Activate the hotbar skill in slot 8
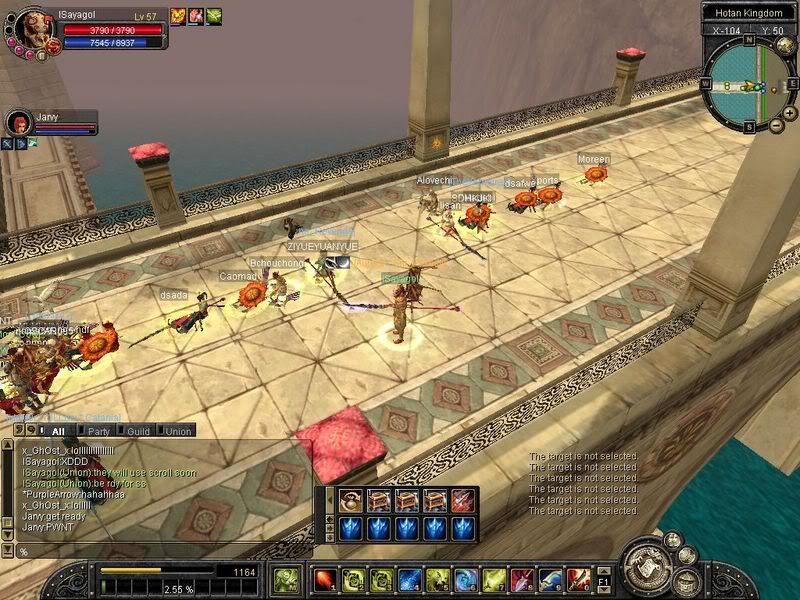This screenshot has width=800, height=600. click(x=523, y=579)
